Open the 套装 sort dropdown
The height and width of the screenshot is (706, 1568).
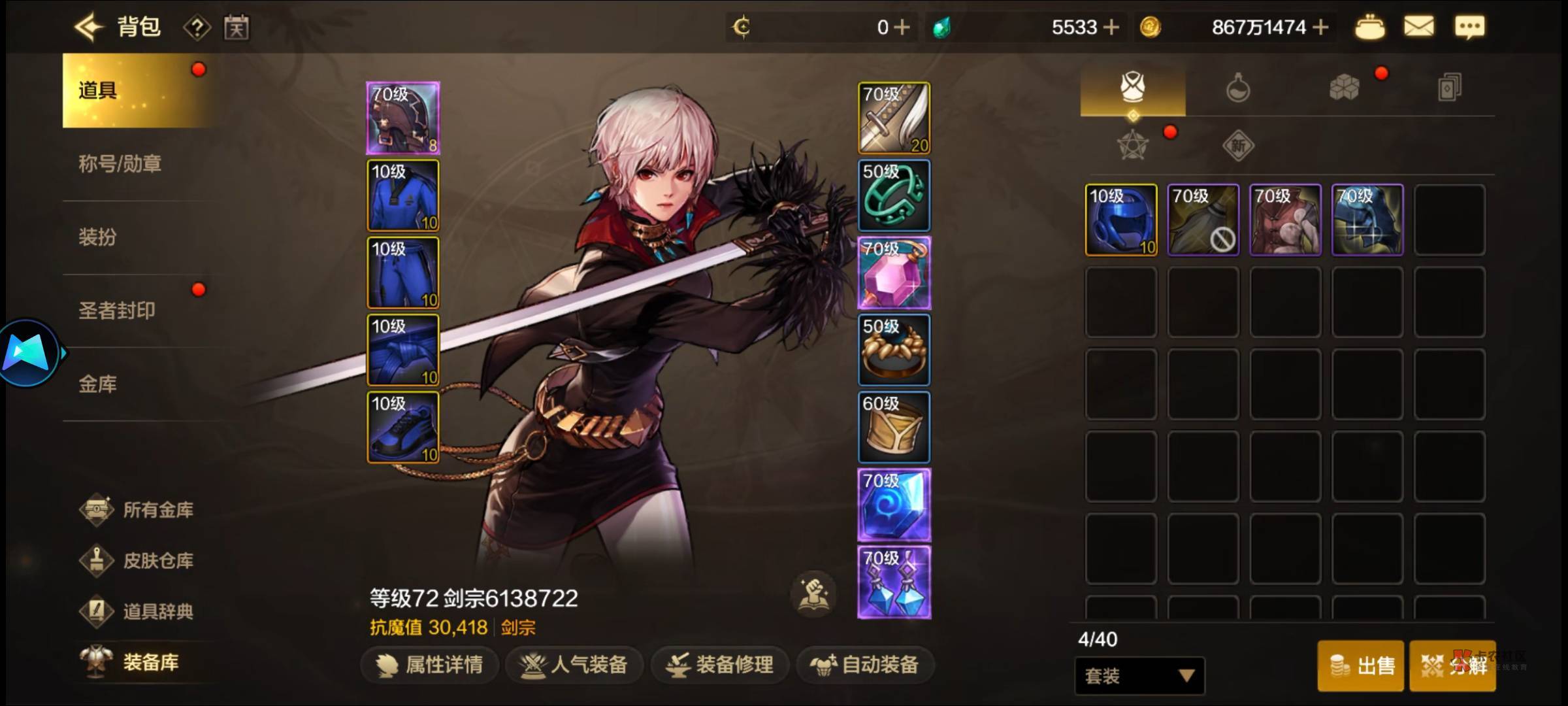click(1139, 676)
